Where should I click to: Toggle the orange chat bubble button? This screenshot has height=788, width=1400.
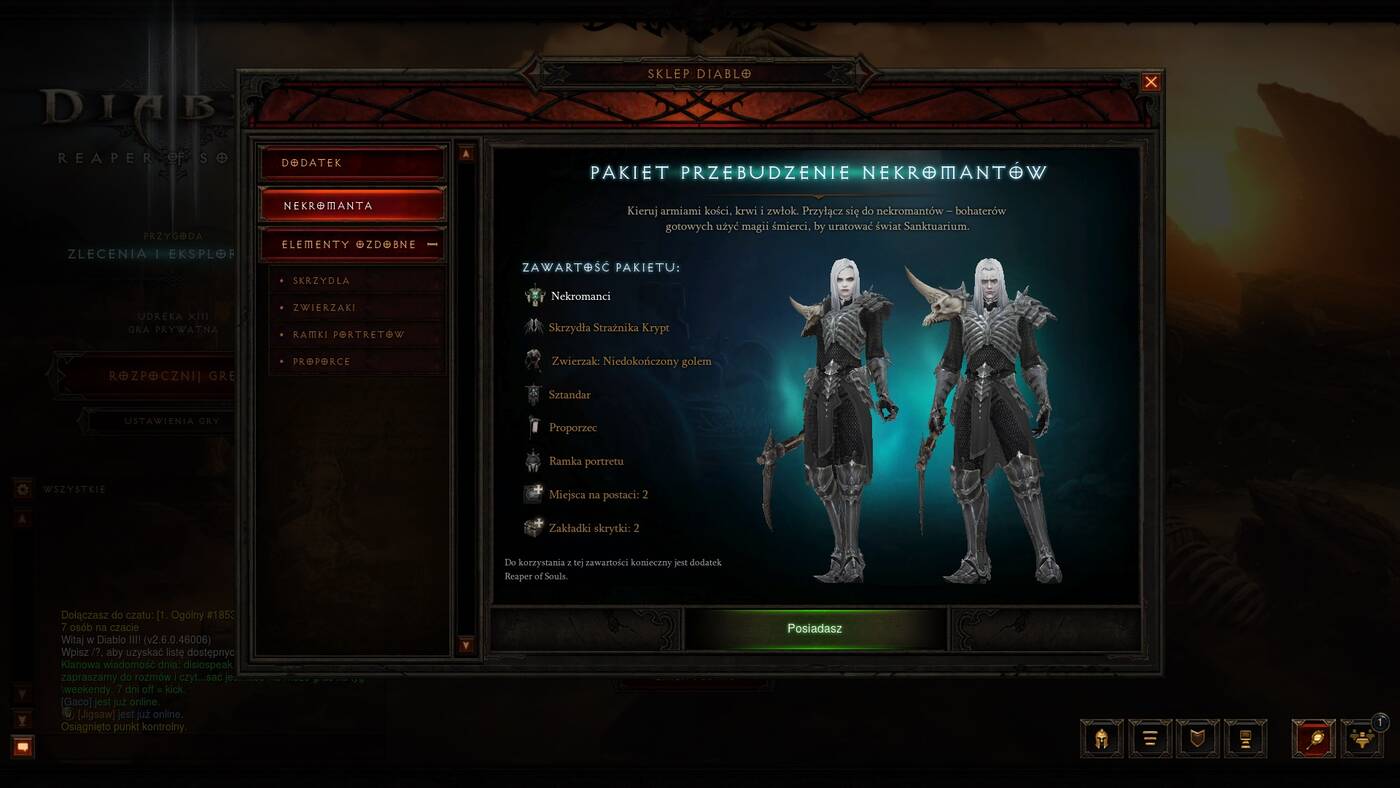click(23, 747)
